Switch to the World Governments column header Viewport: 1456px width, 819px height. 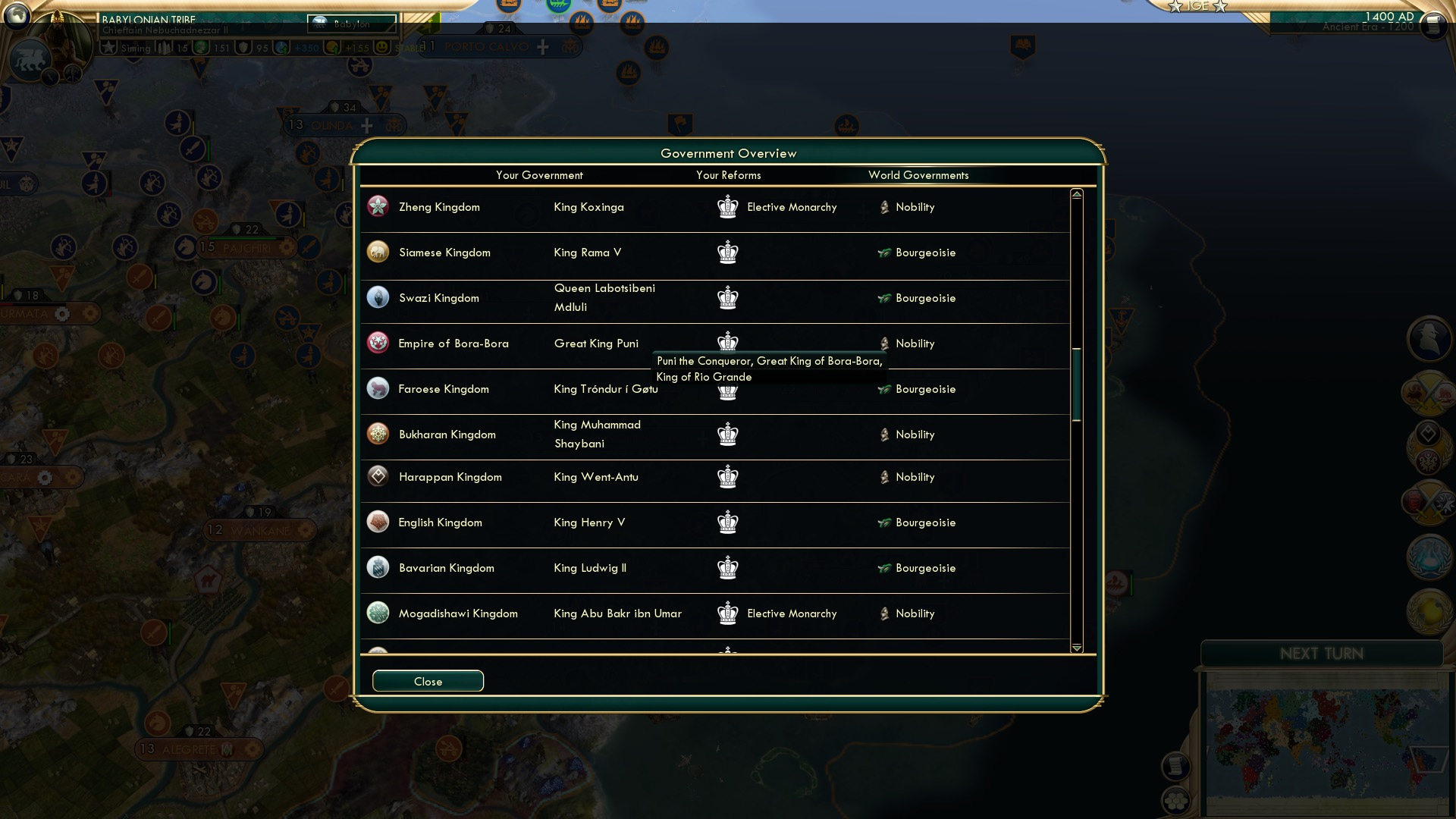pos(919,175)
